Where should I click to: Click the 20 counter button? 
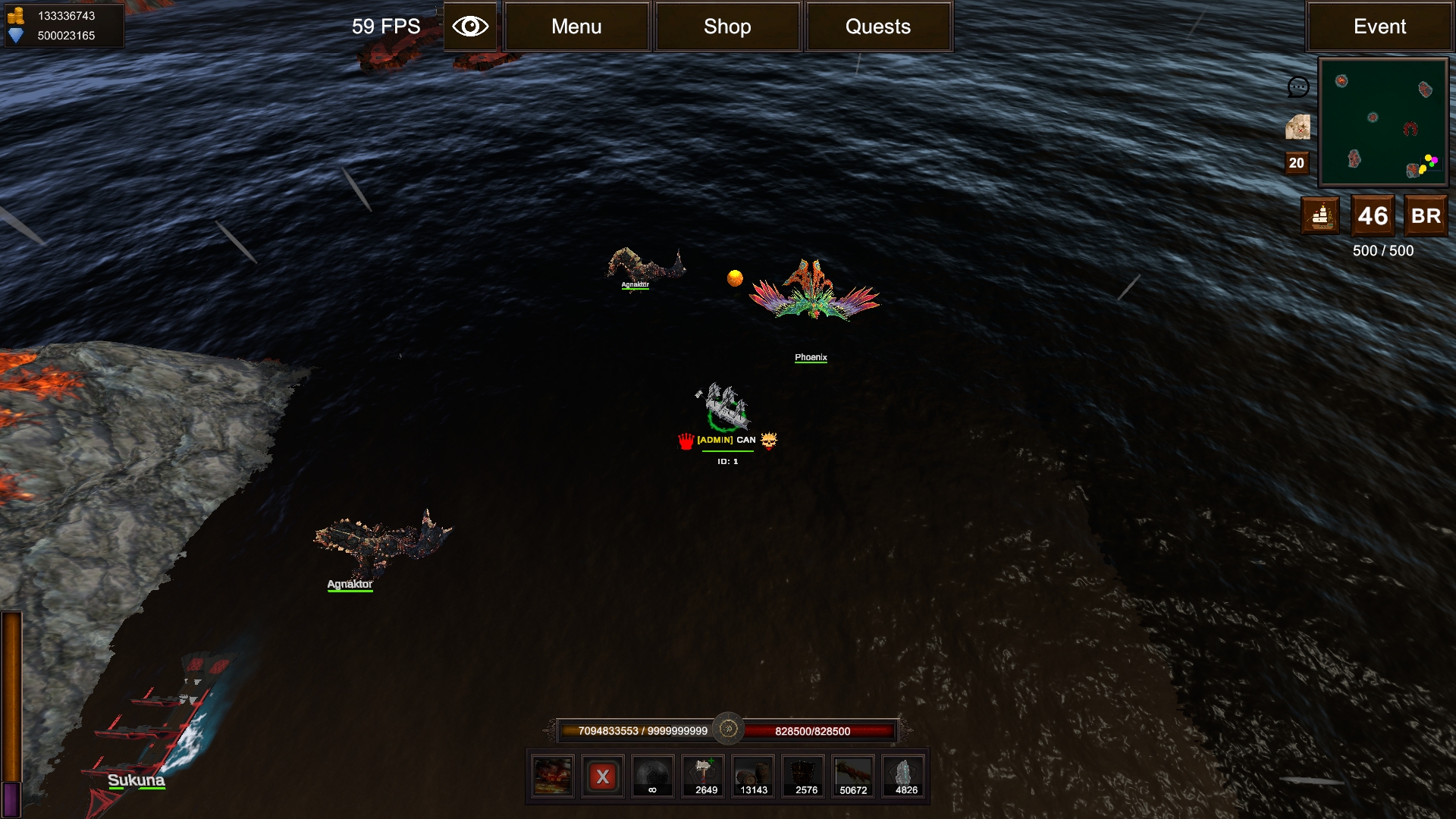[x=1297, y=163]
